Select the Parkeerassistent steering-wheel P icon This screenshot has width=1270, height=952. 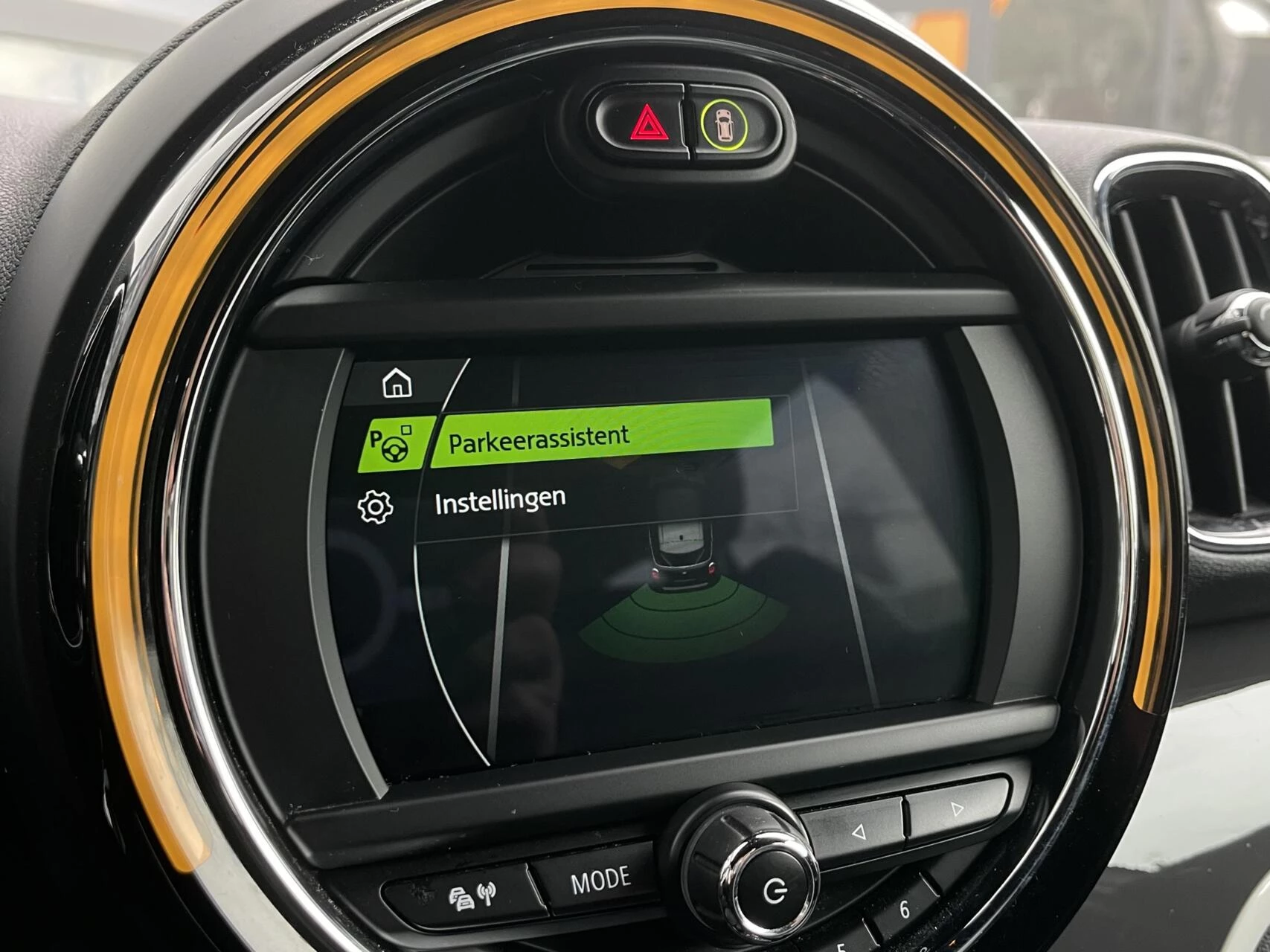[389, 443]
